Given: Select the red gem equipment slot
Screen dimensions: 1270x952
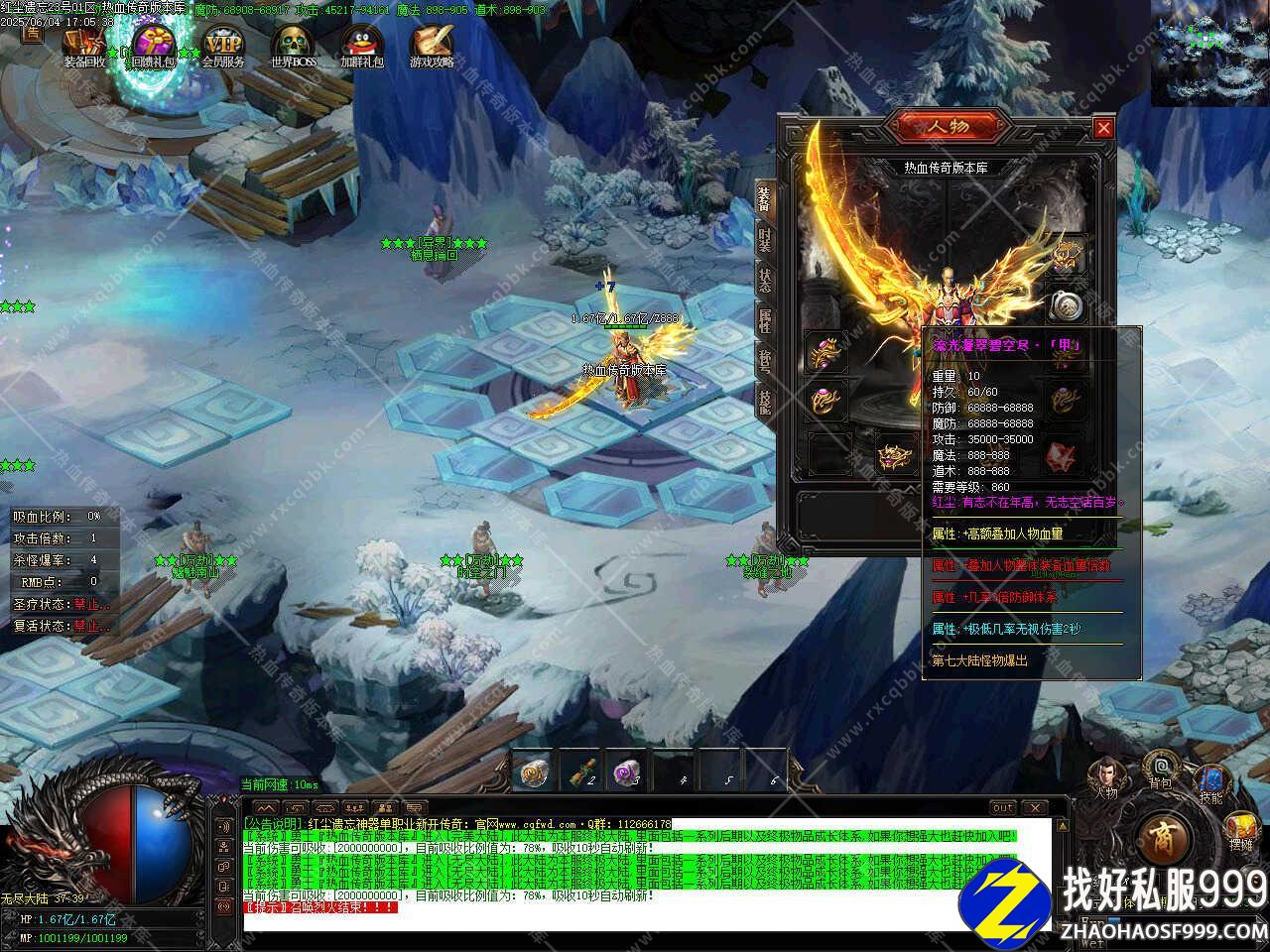Looking at the screenshot, I should coord(1063,455).
